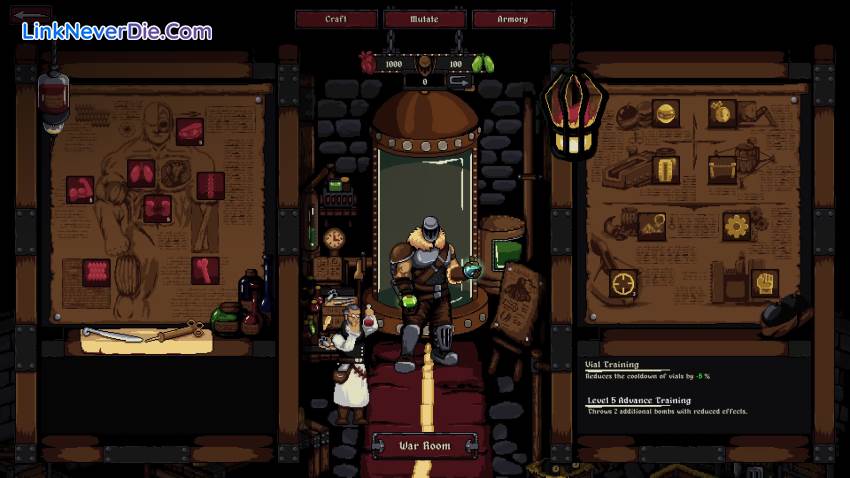The width and height of the screenshot is (850, 478).
Task: Select the yellow crosshair training icon
Action: [x=624, y=283]
